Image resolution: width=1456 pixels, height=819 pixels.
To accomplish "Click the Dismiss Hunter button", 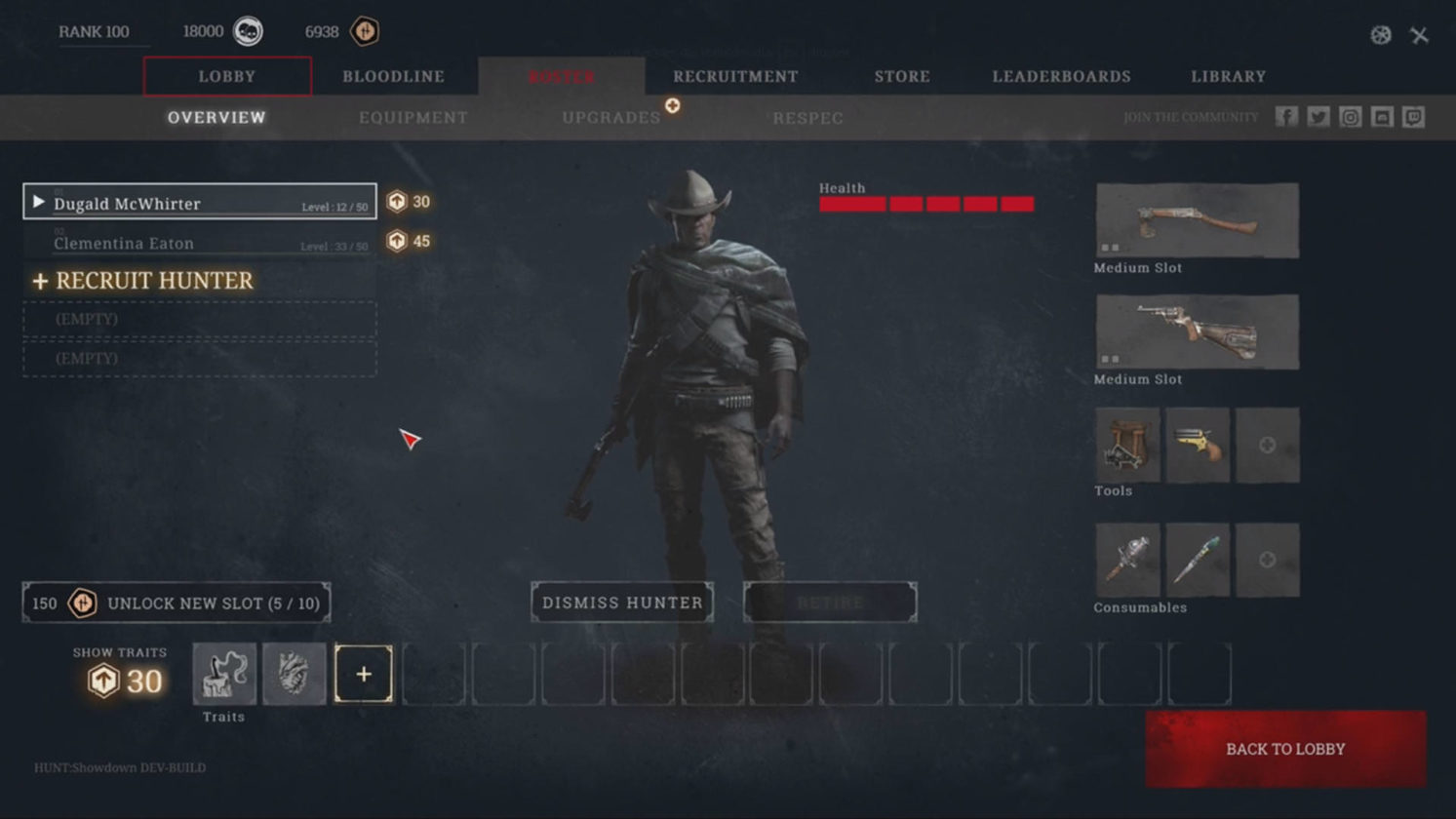I will (x=622, y=603).
